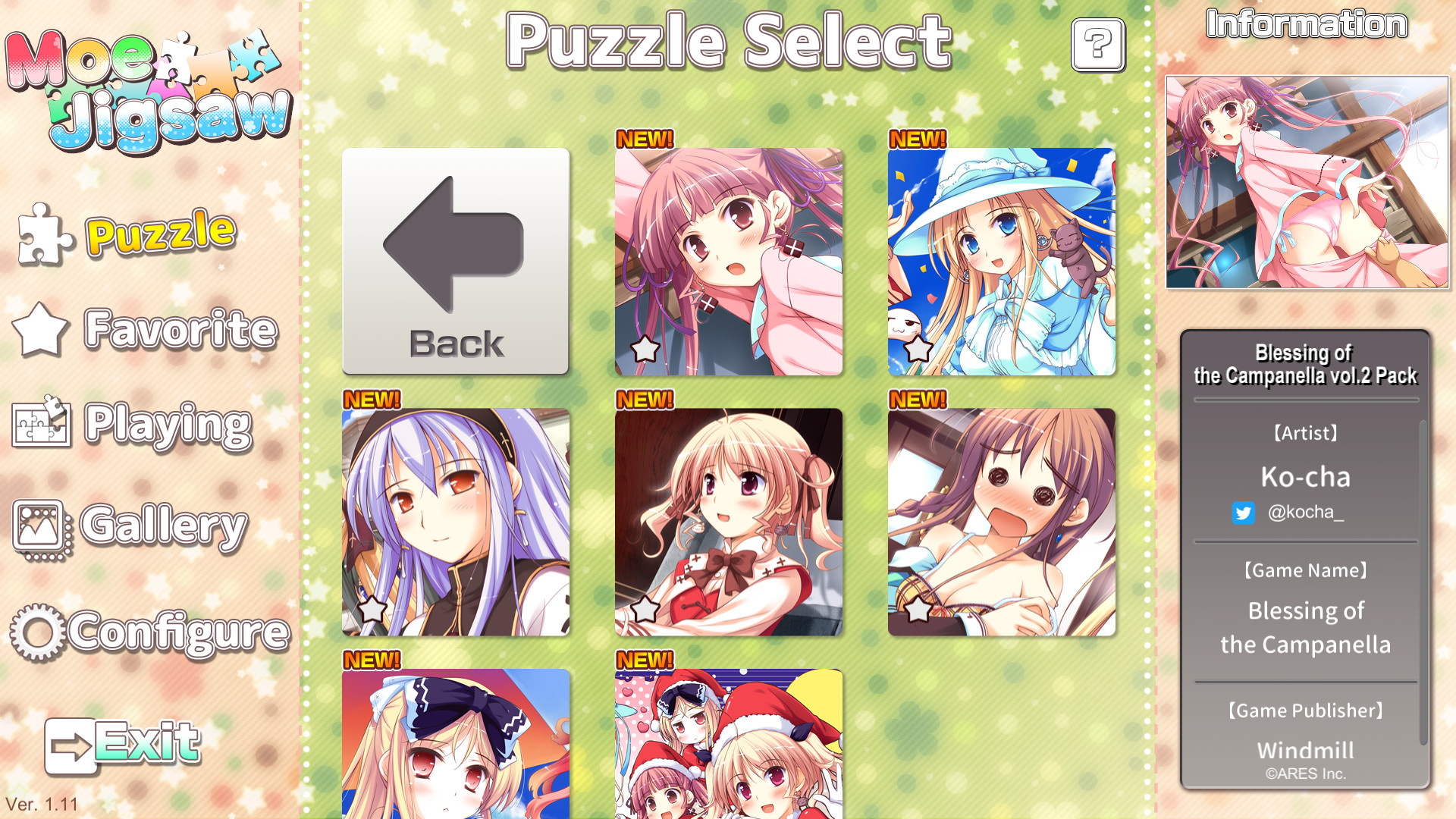Toggle favorite star on the purple-haired nun puzzle
This screenshot has height=819, width=1456.
click(371, 608)
